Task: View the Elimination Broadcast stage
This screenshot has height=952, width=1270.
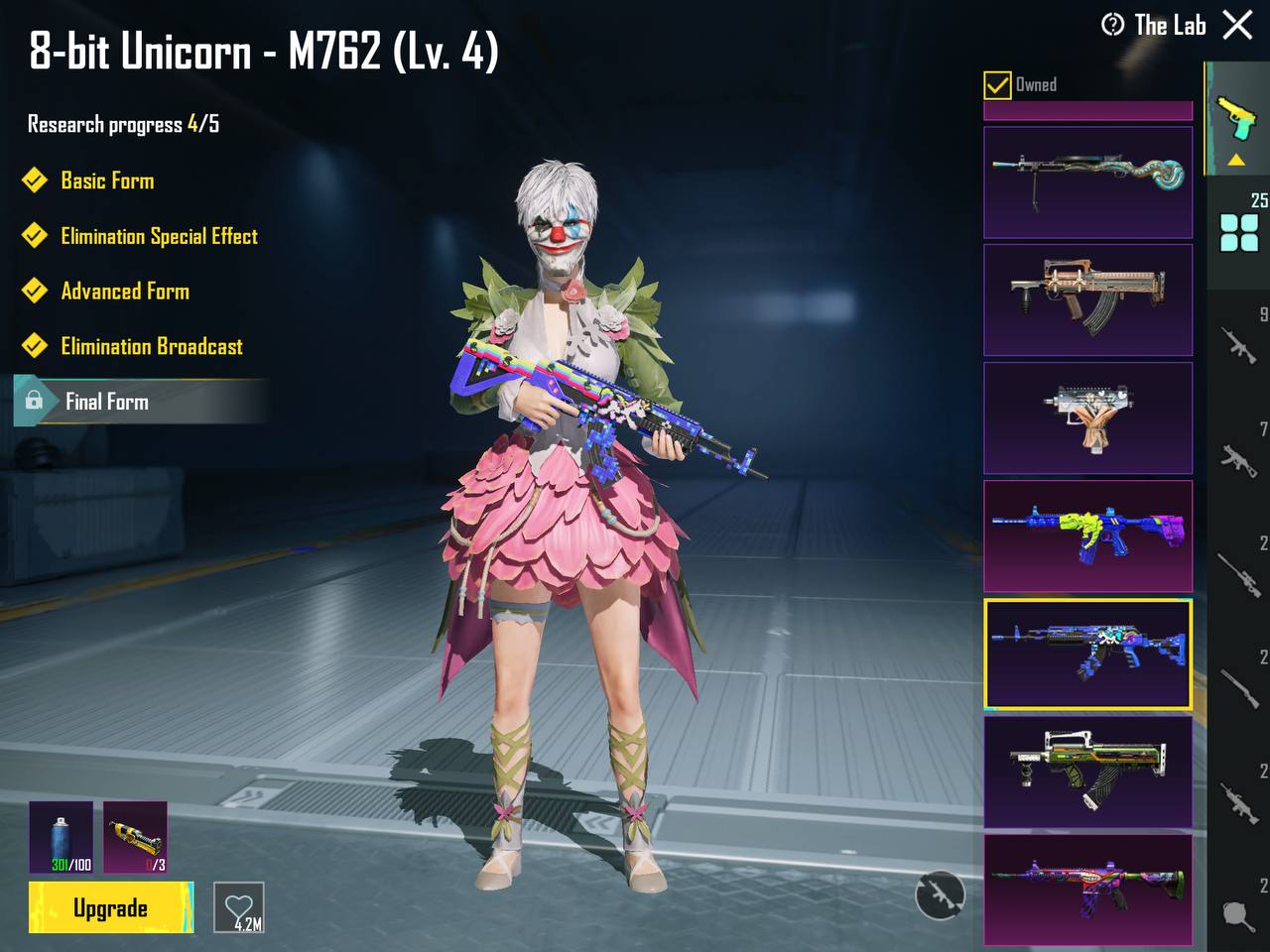Action: pos(151,346)
